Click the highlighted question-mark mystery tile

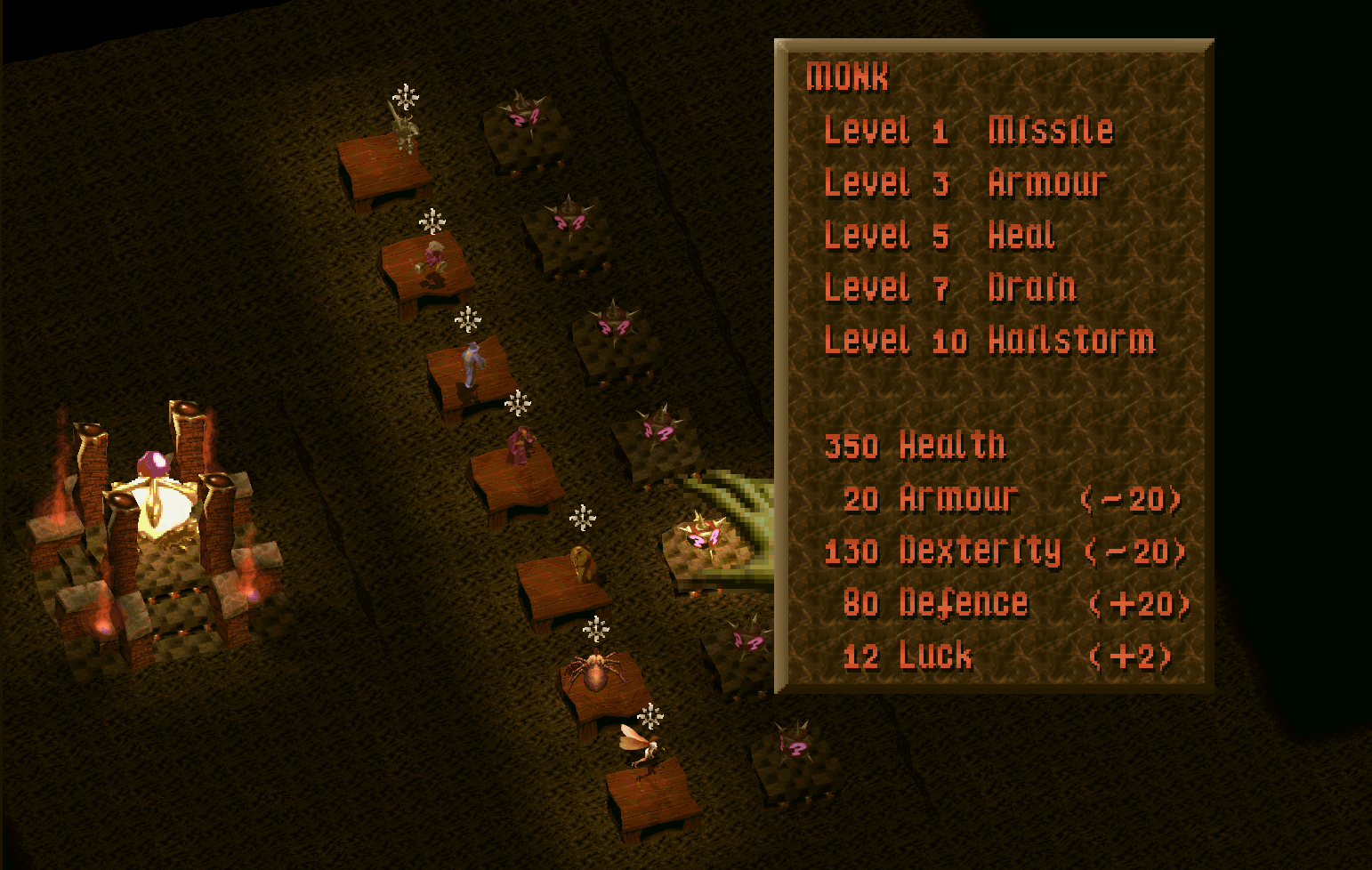coord(703,539)
